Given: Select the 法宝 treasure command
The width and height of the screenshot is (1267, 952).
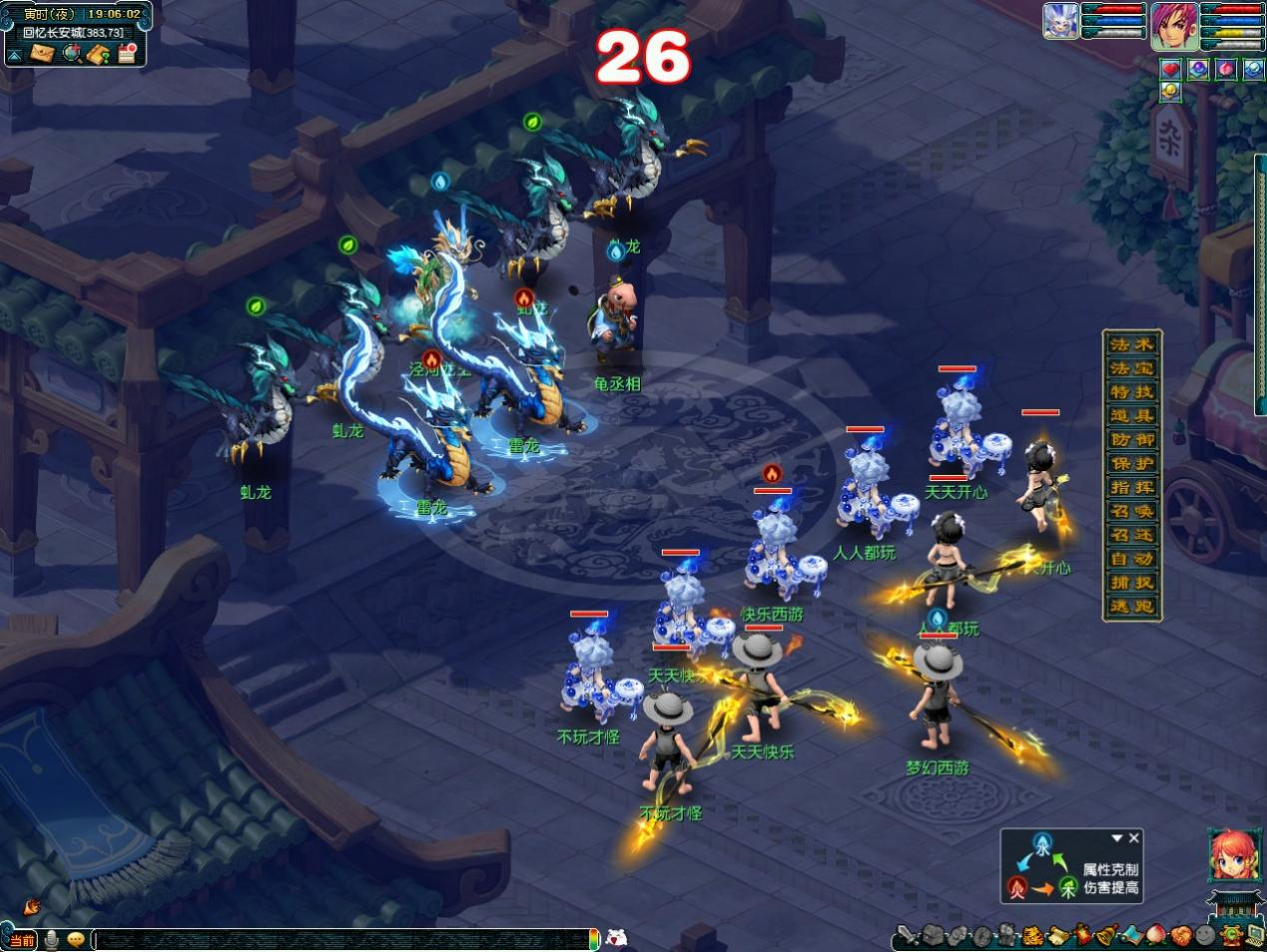Looking at the screenshot, I should tap(1131, 368).
